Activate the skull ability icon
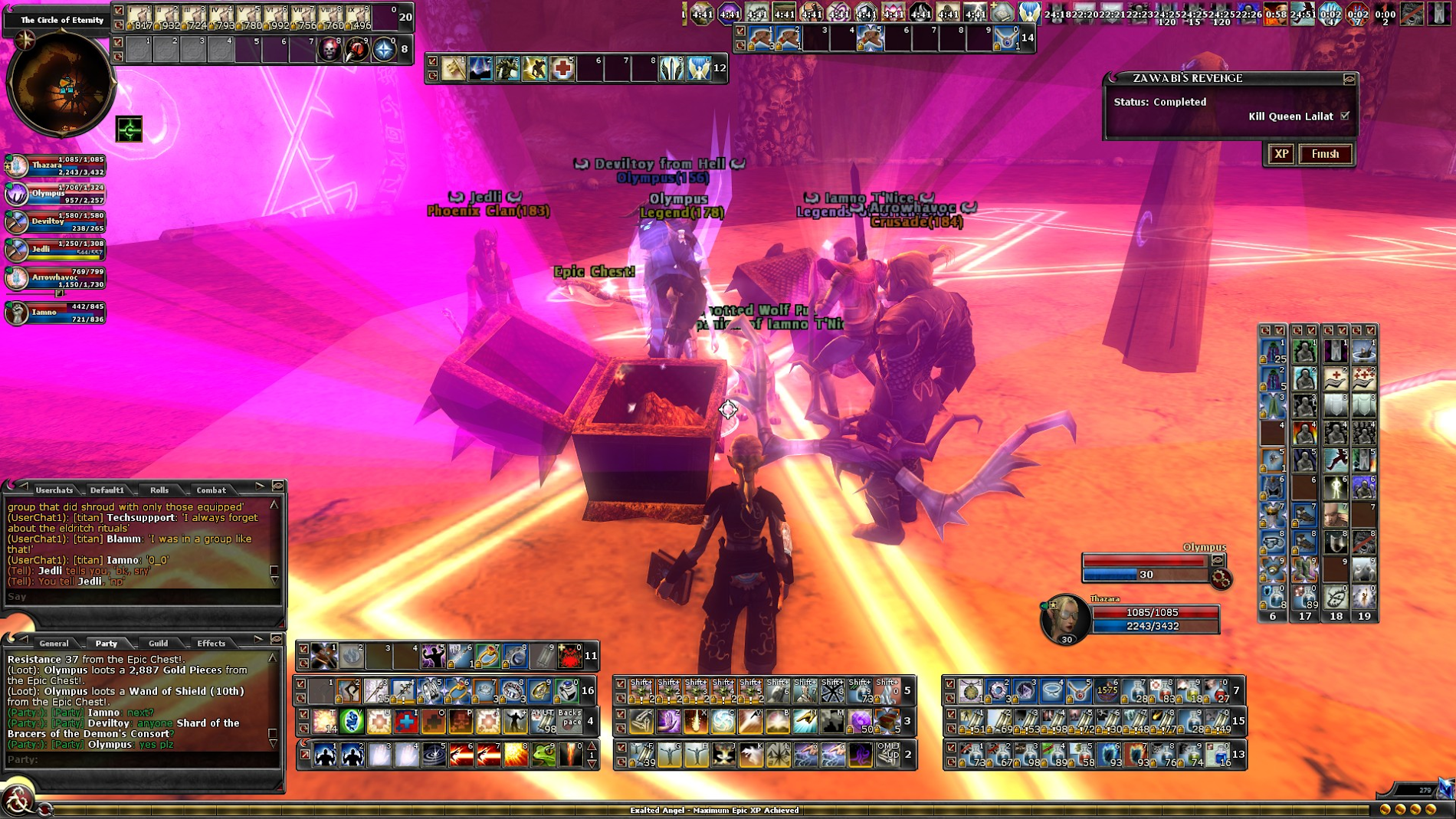1456x819 pixels. [330, 50]
